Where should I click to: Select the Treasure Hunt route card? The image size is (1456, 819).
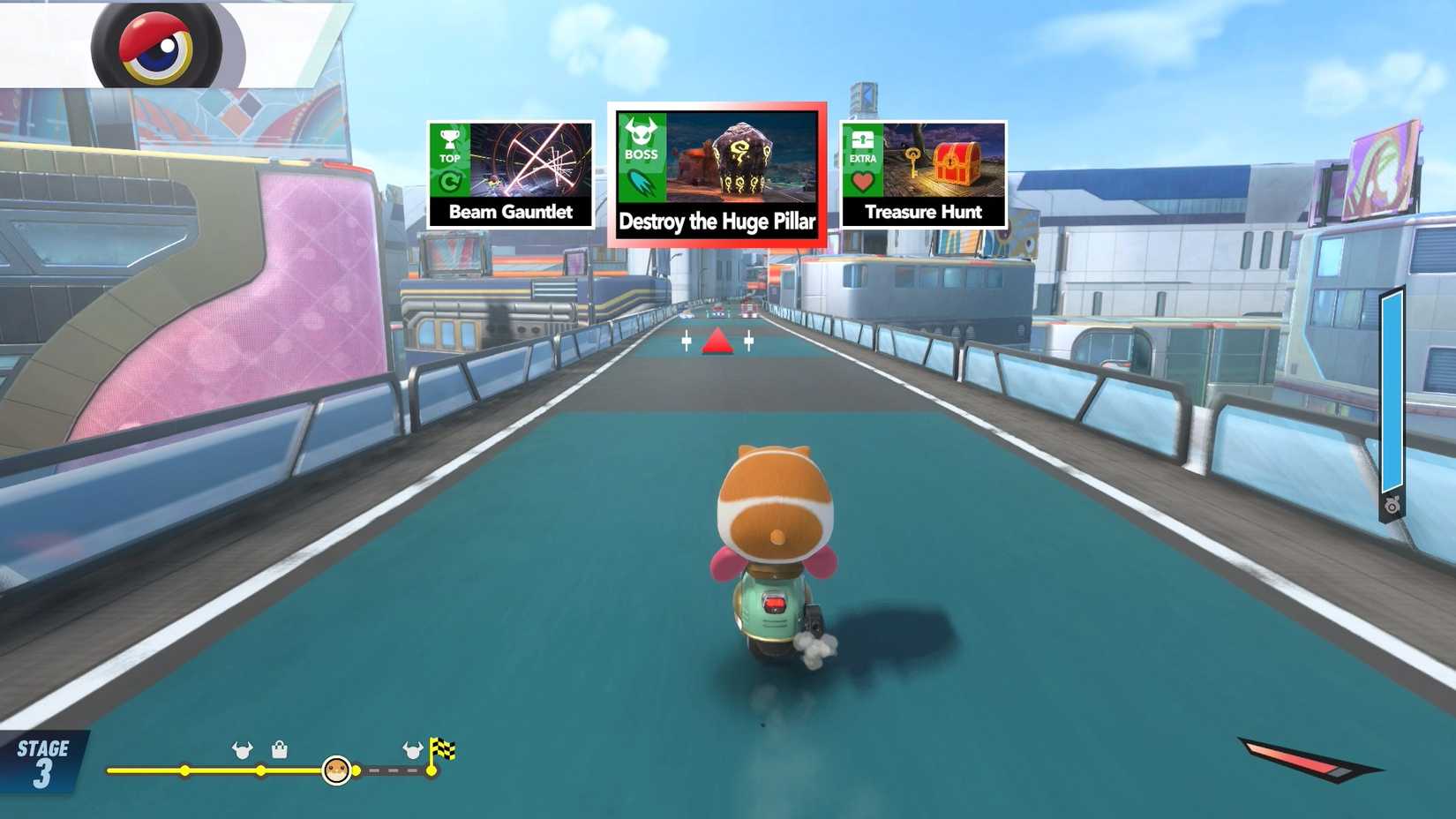coord(923,172)
